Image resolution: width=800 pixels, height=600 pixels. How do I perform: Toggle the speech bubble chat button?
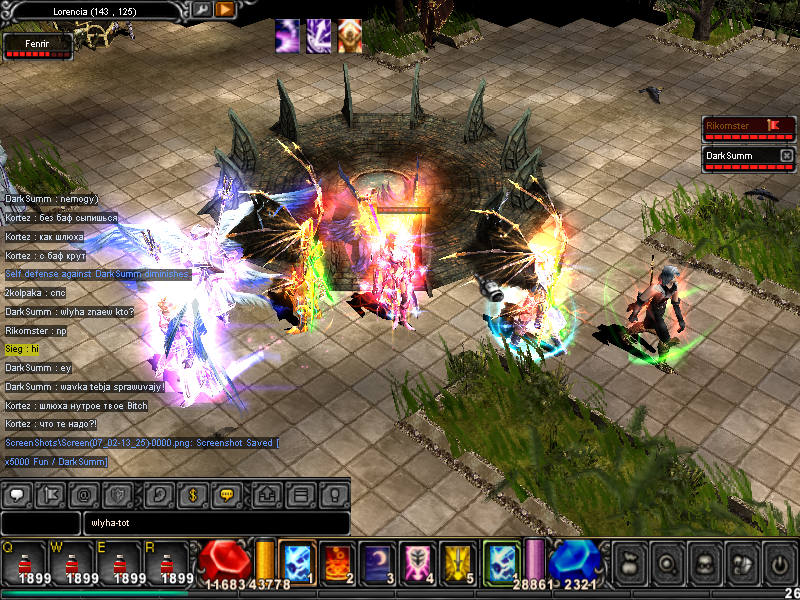click(20, 494)
